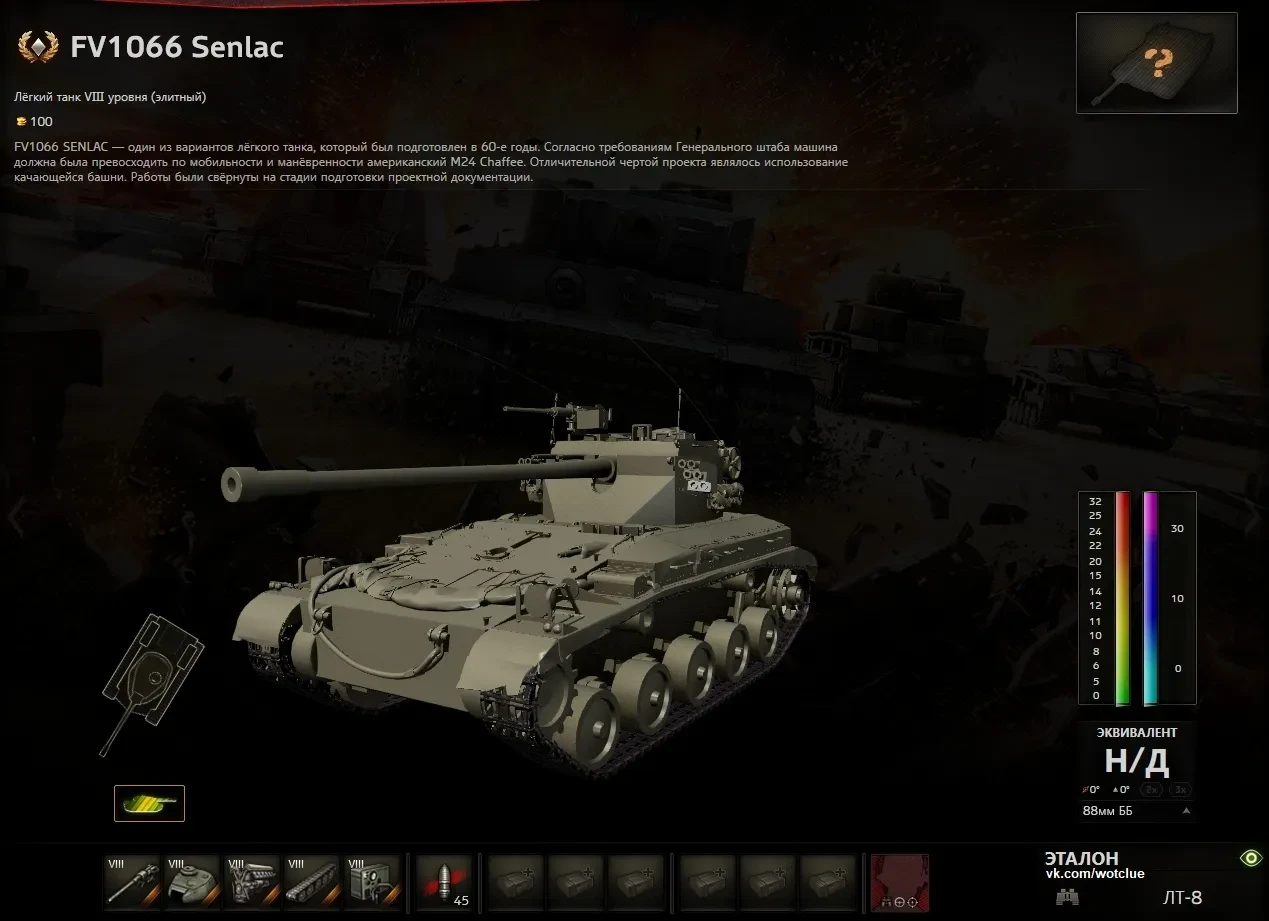Toggle the colored armor view mode
Viewport: 1269px width, 921px height.
[149, 803]
